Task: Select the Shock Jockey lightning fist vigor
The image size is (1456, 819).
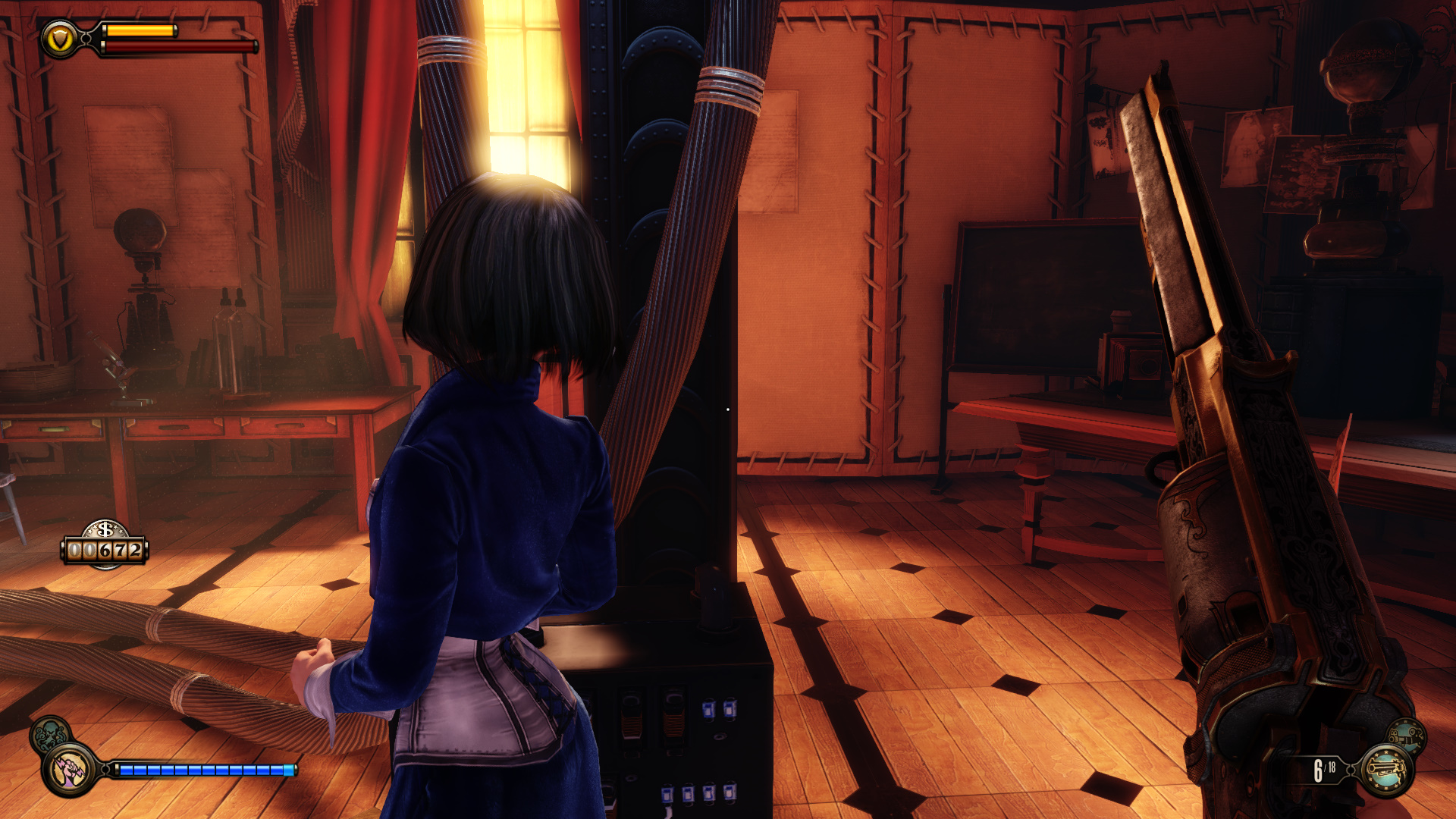Action: (x=69, y=770)
